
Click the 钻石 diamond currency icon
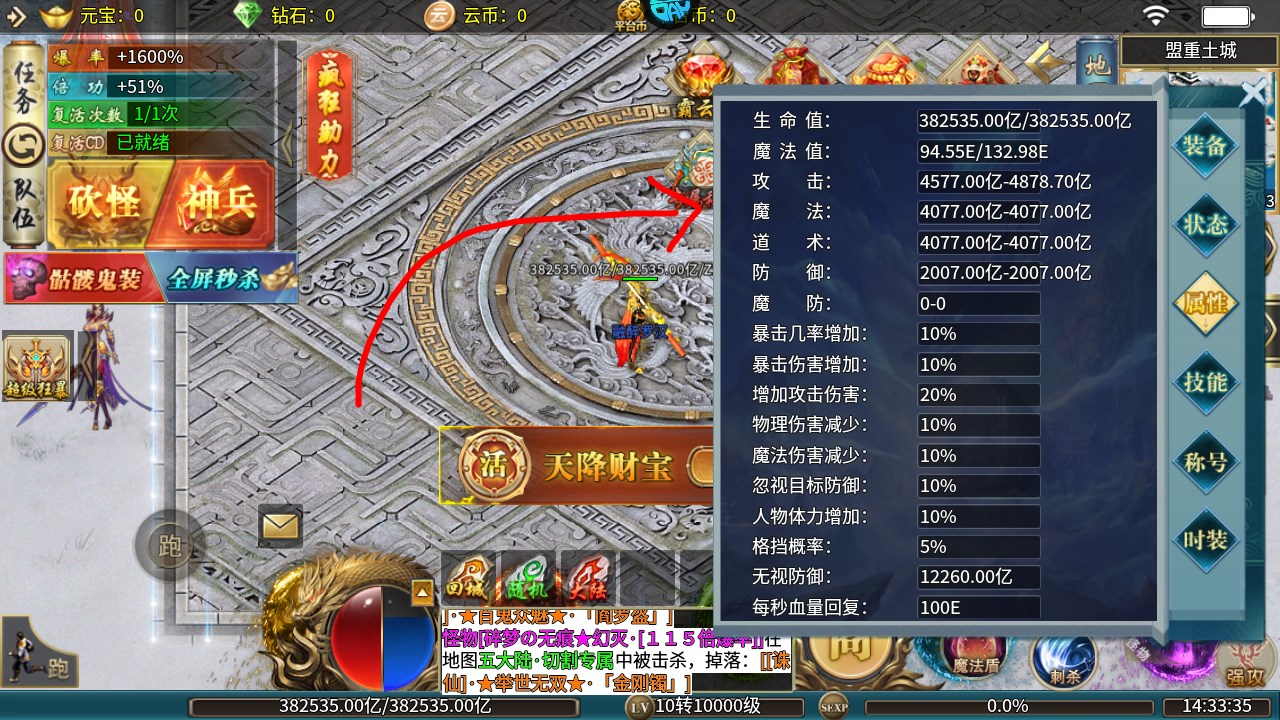[x=247, y=16]
